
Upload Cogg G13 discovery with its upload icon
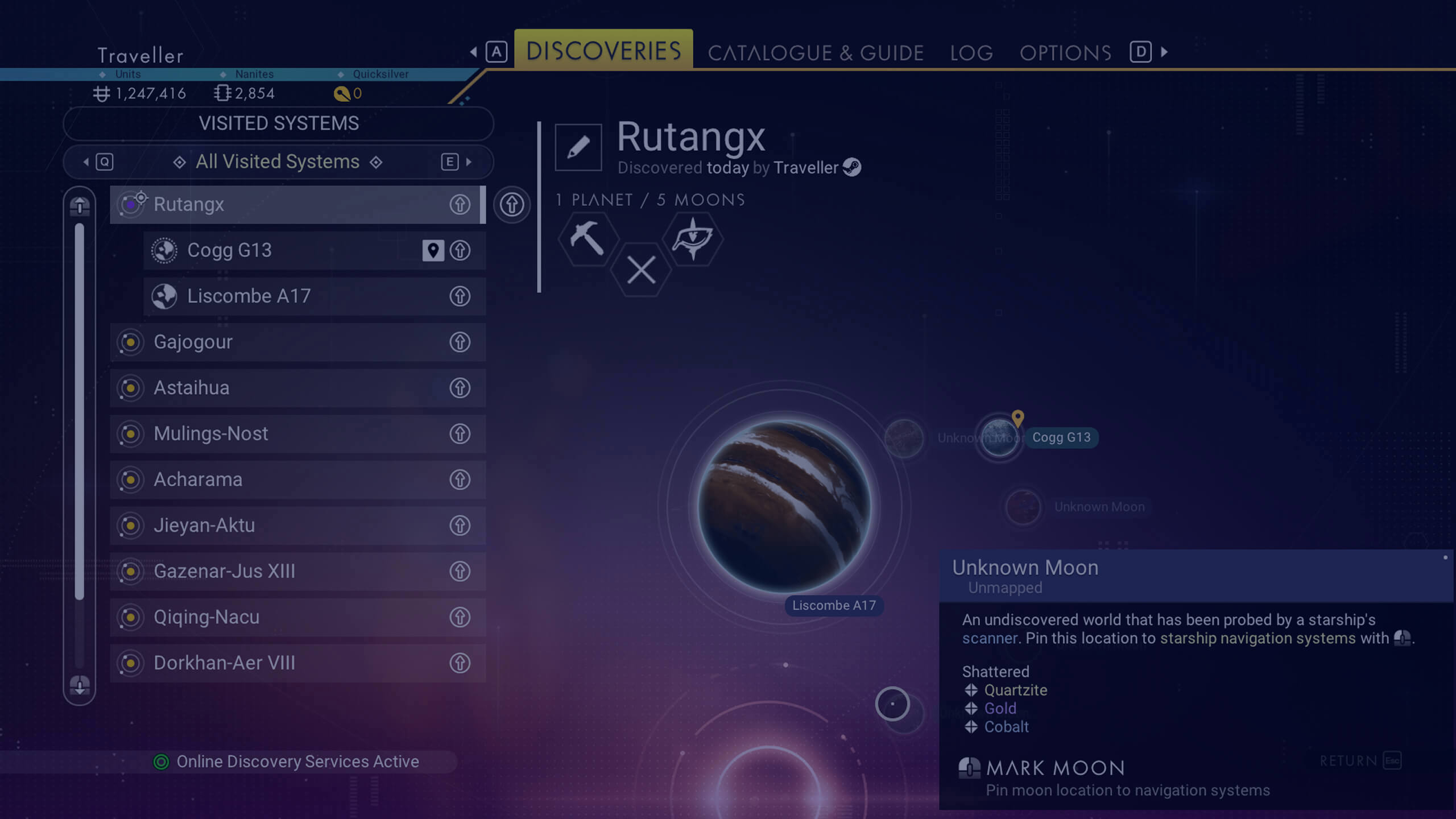(460, 250)
